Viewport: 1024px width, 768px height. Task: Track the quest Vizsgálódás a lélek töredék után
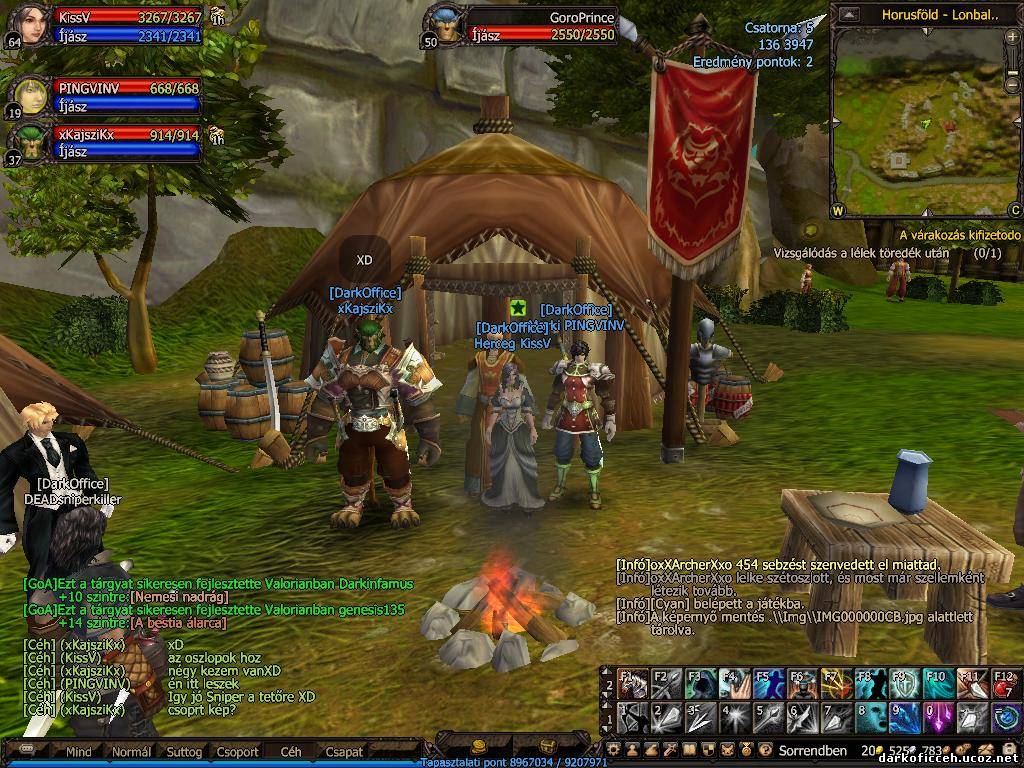(861, 253)
